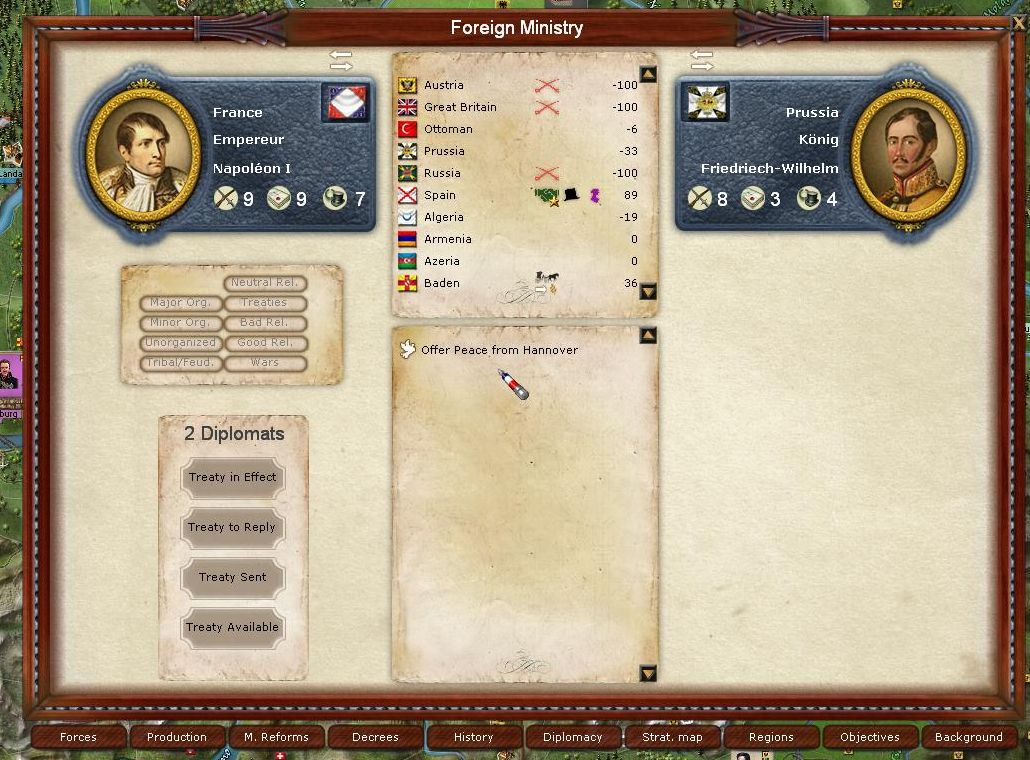Show the Objectives screen
Image resolution: width=1030 pixels, height=760 pixels.
click(x=870, y=737)
